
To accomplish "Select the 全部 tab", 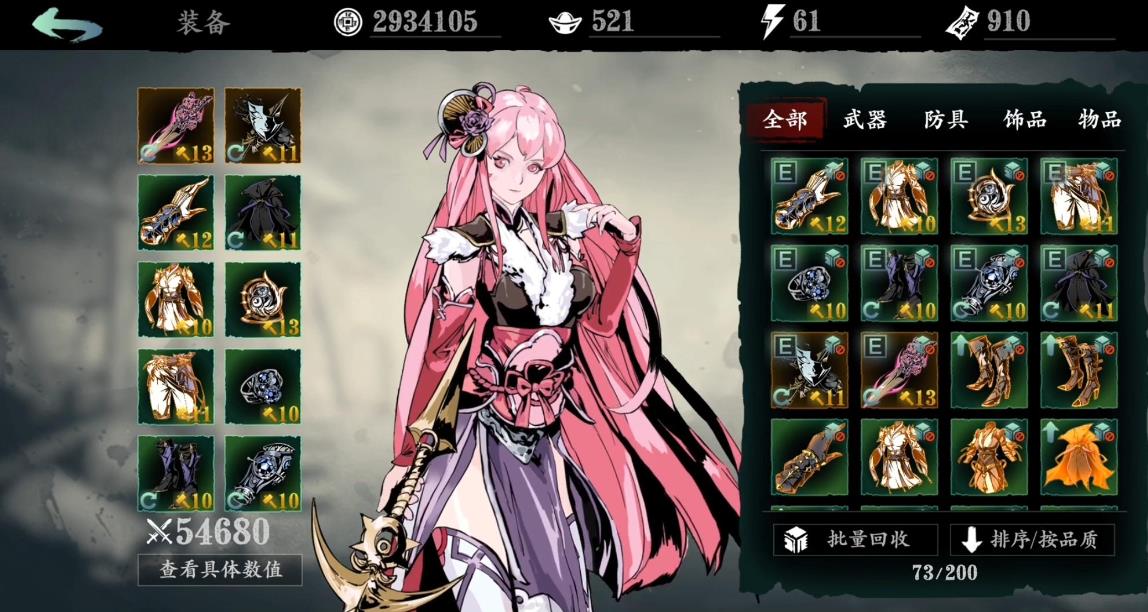I will click(785, 120).
